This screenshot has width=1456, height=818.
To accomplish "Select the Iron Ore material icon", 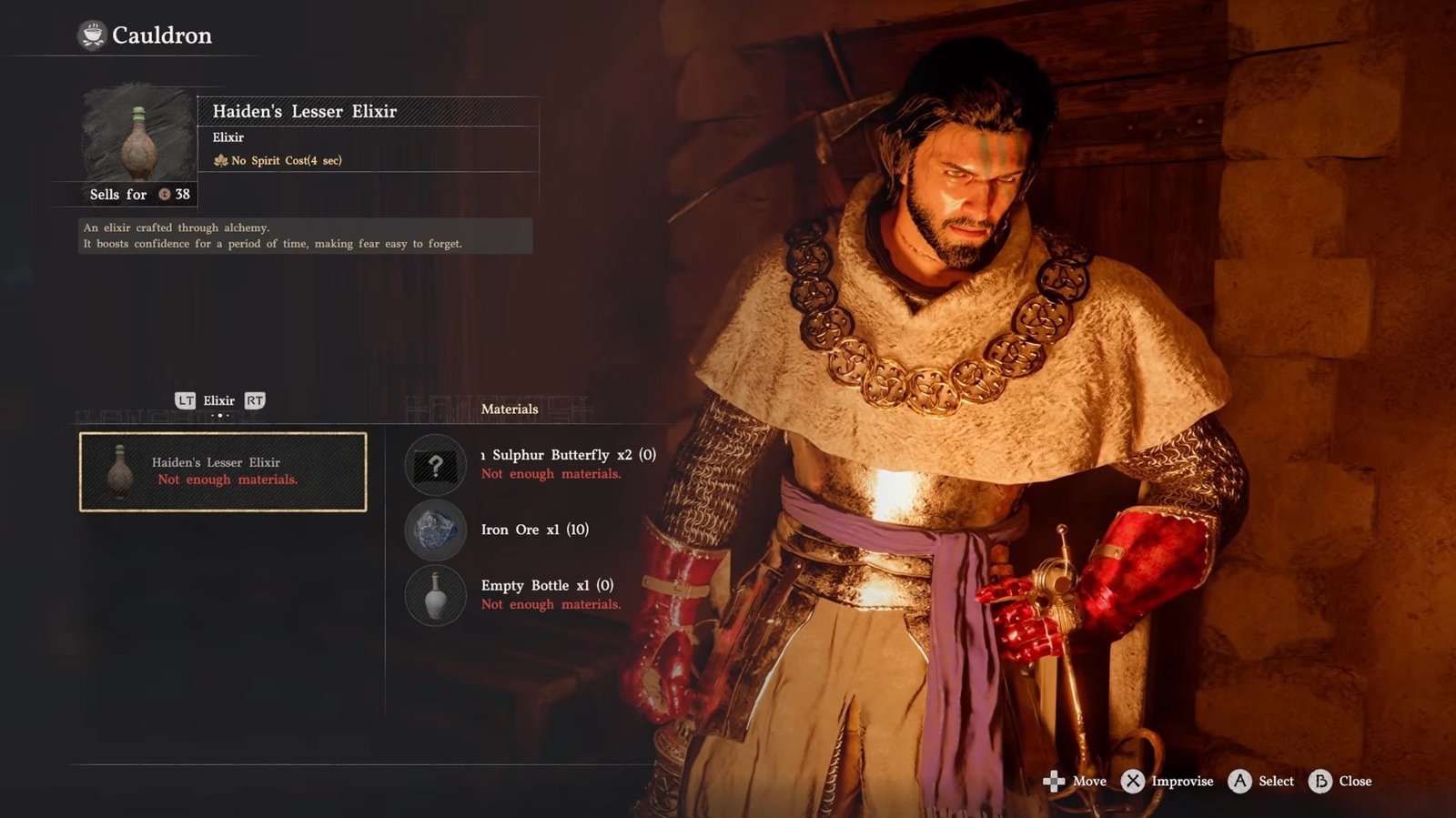I will click(436, 530).
